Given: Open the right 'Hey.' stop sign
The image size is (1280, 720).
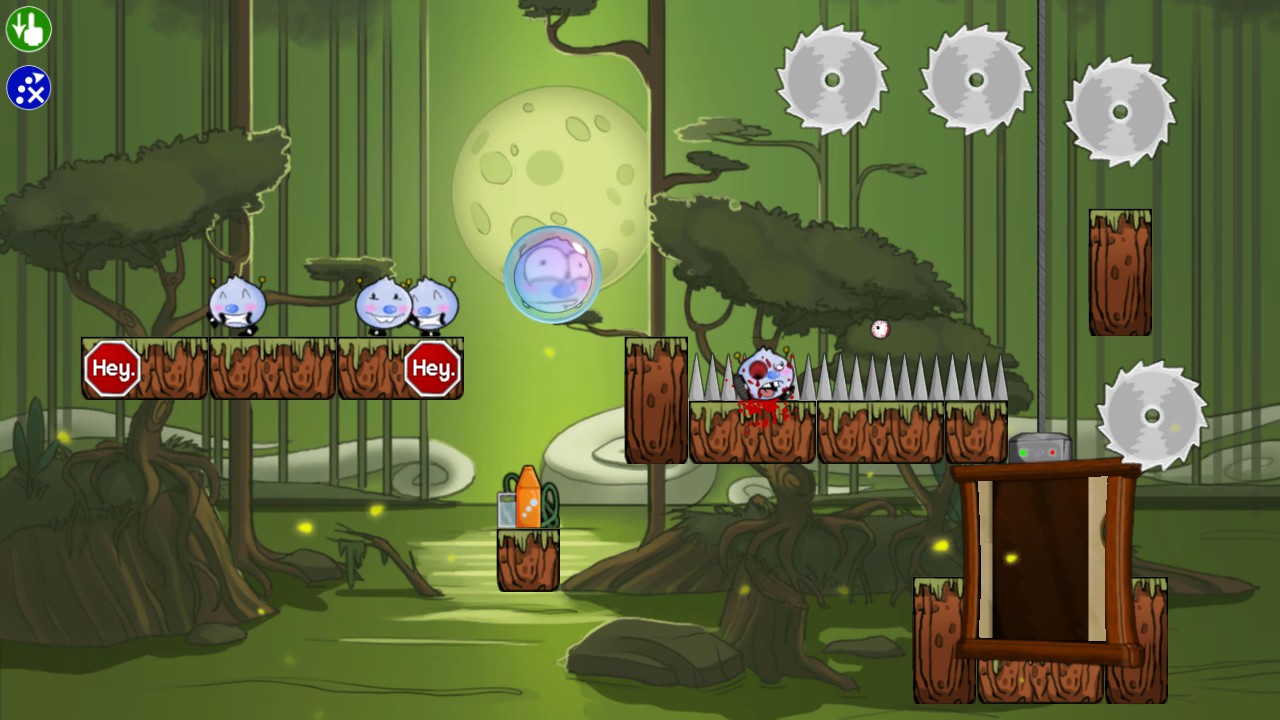Looking at the screenshot, I should (434, 368).
